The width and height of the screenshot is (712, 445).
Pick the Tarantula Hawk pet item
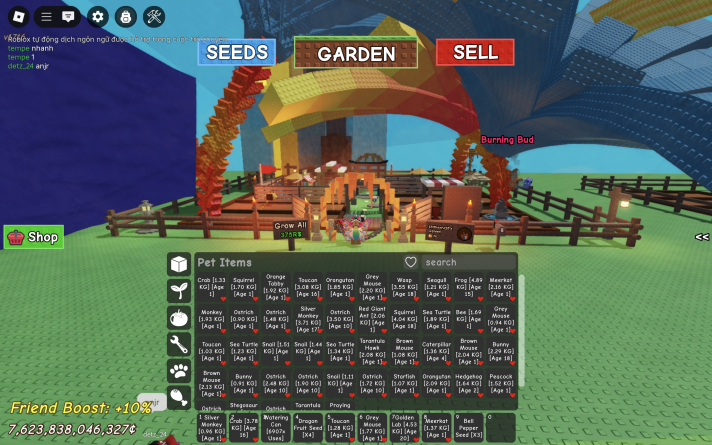coord(371,351)
